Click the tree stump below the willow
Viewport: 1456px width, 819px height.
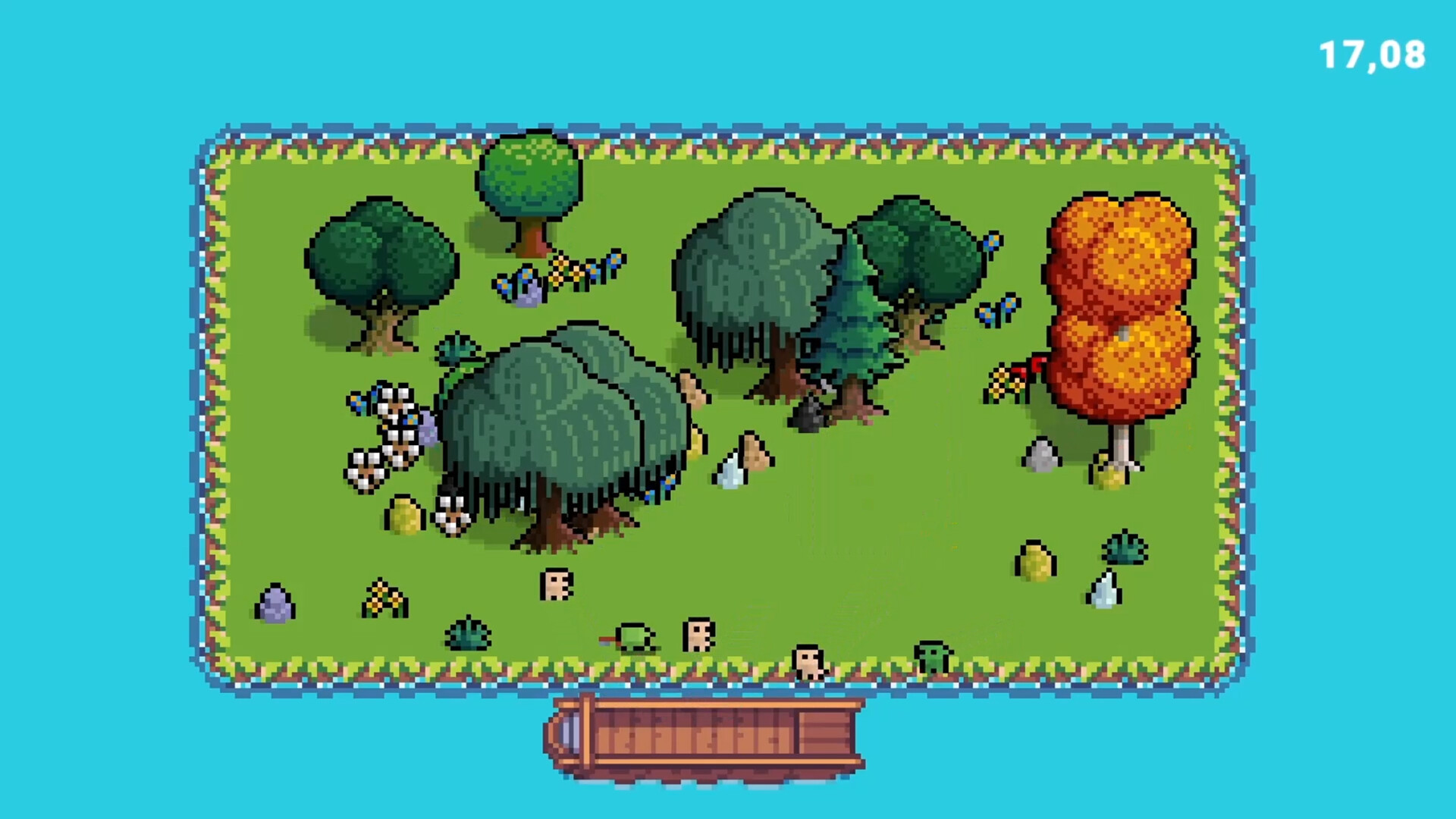pos(557,584)
